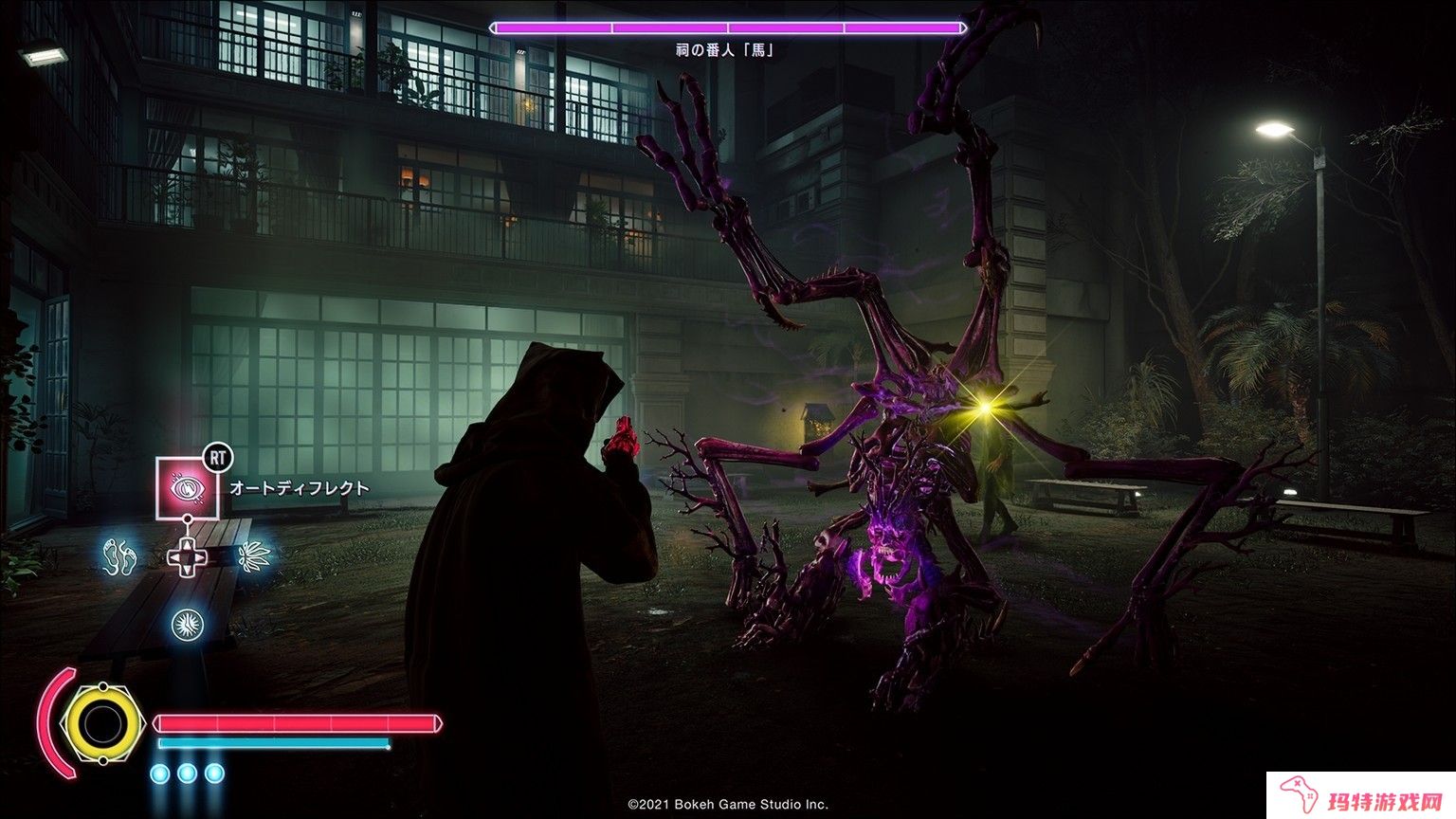Viewport: 1456px width, 819px height.
Task: Choose the leaf burst ability icon
Action: coord(253,555)
